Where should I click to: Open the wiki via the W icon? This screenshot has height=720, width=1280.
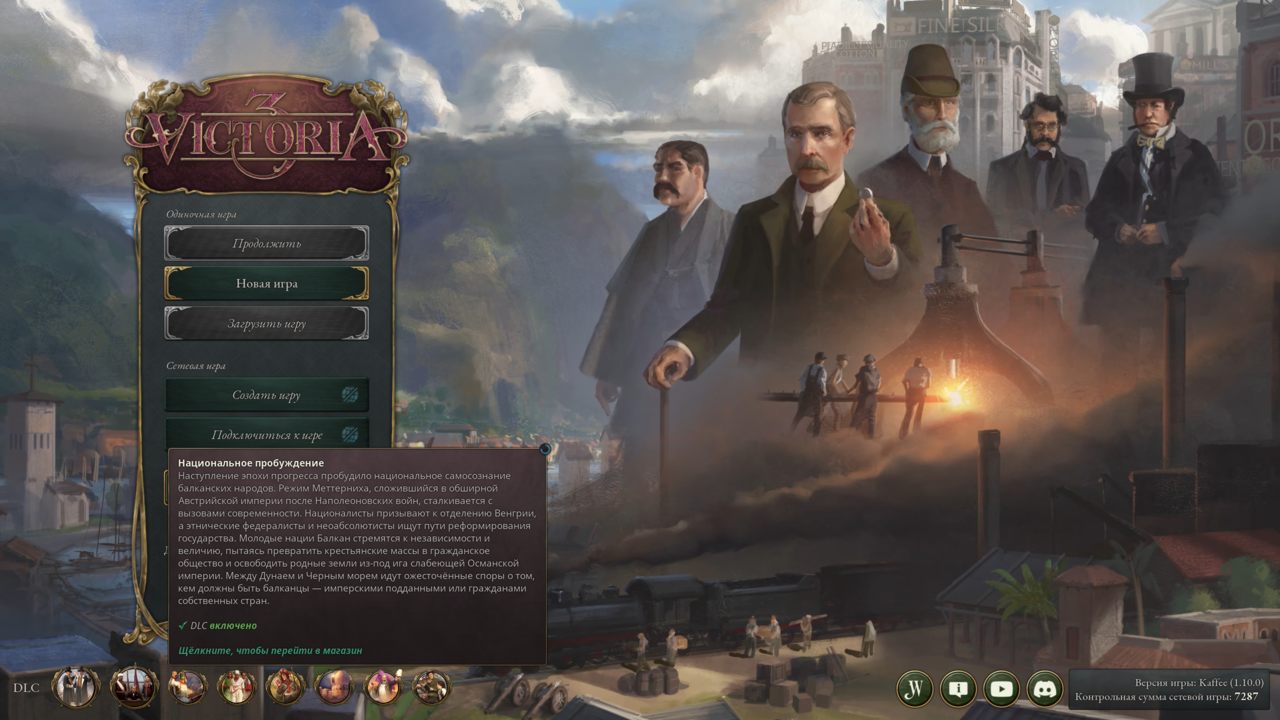click(x=914, y=688)
